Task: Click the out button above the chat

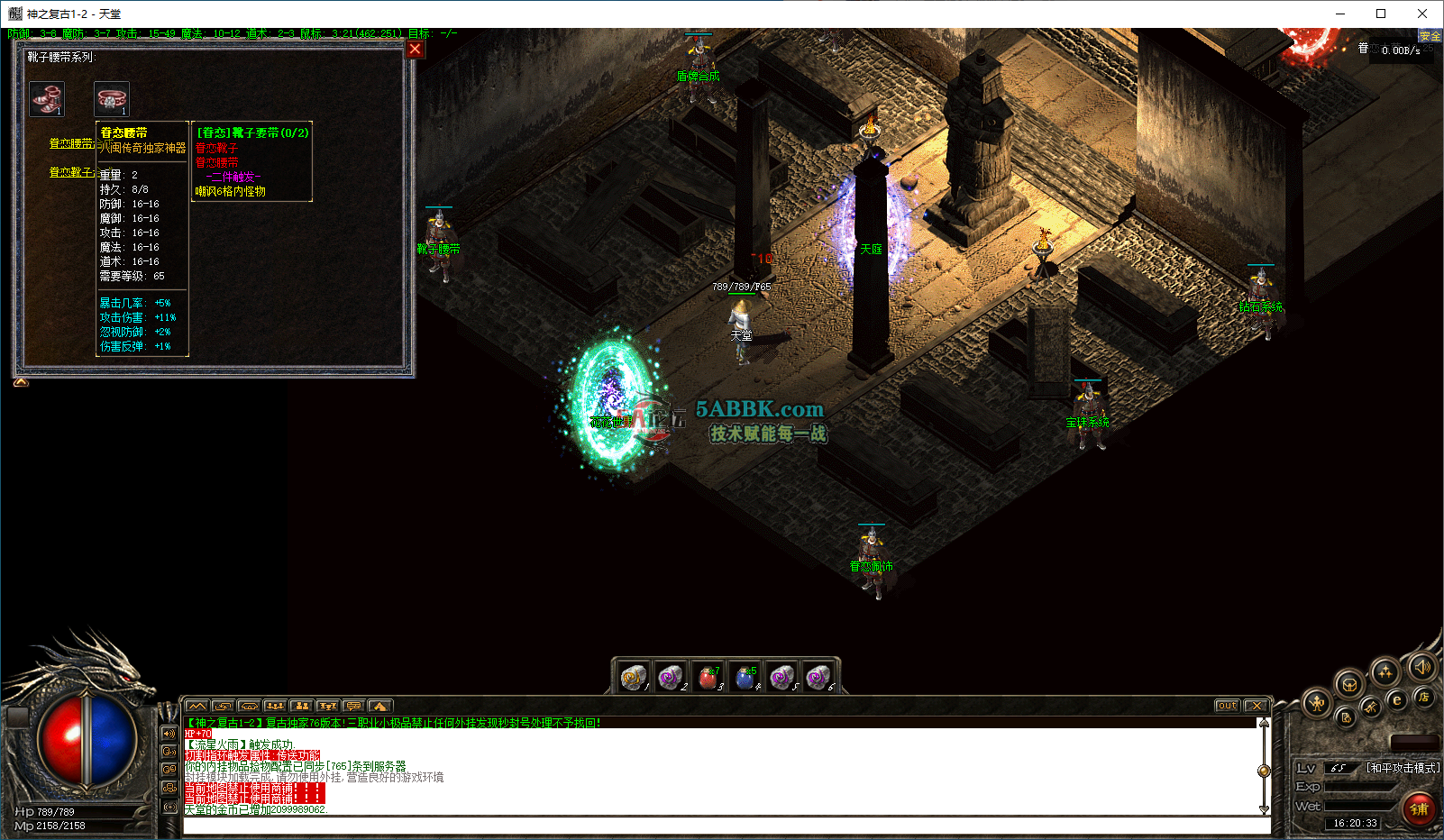Action: (x=1227, y=706)
